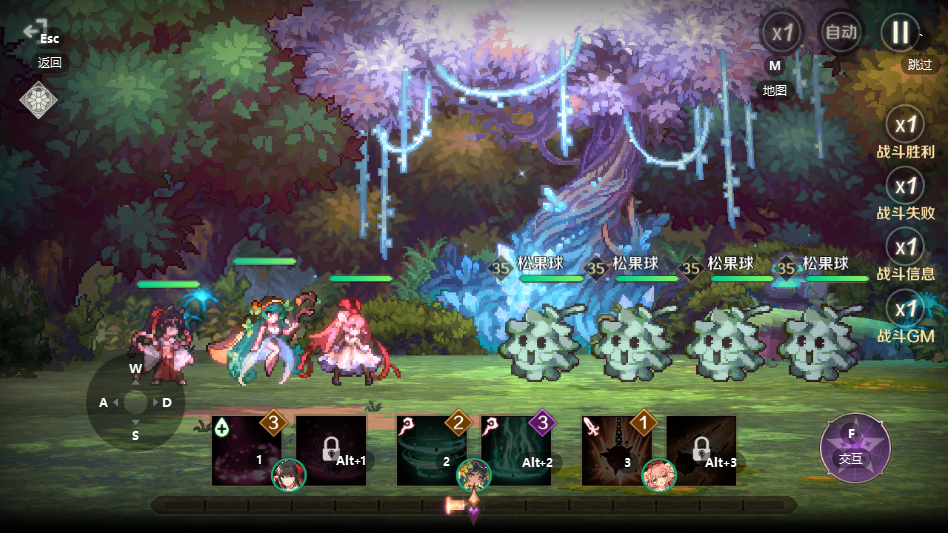Cast the purple-cost Alt+2 skill

tap(516, 451)
